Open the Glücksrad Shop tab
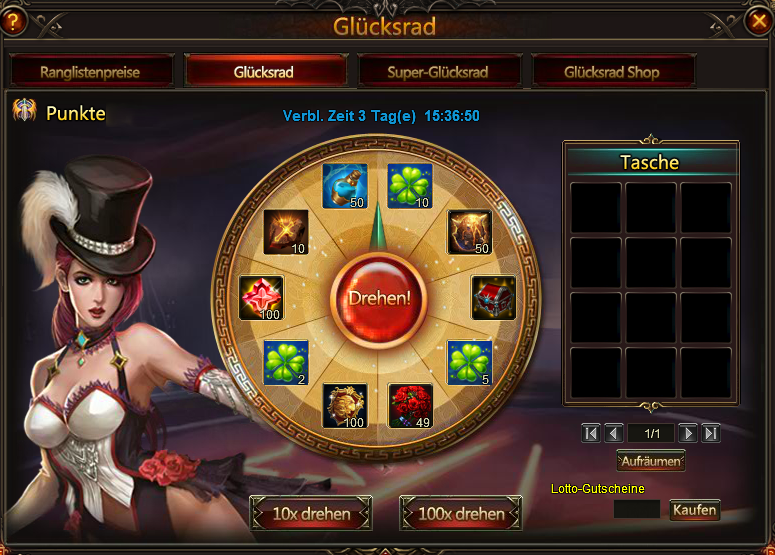775x555 pixels. pos(611,72)
